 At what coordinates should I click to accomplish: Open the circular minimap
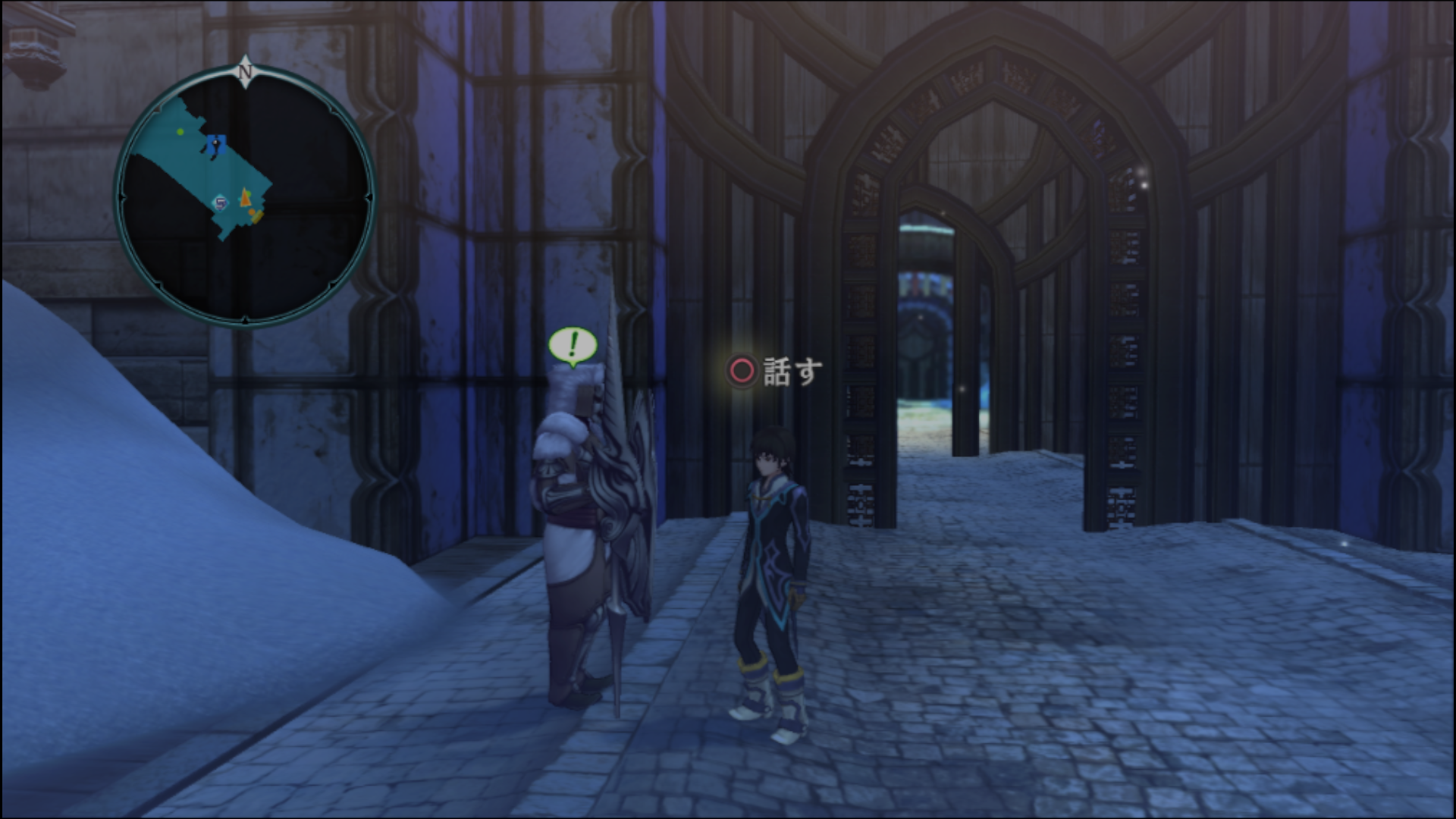[244, 197]
